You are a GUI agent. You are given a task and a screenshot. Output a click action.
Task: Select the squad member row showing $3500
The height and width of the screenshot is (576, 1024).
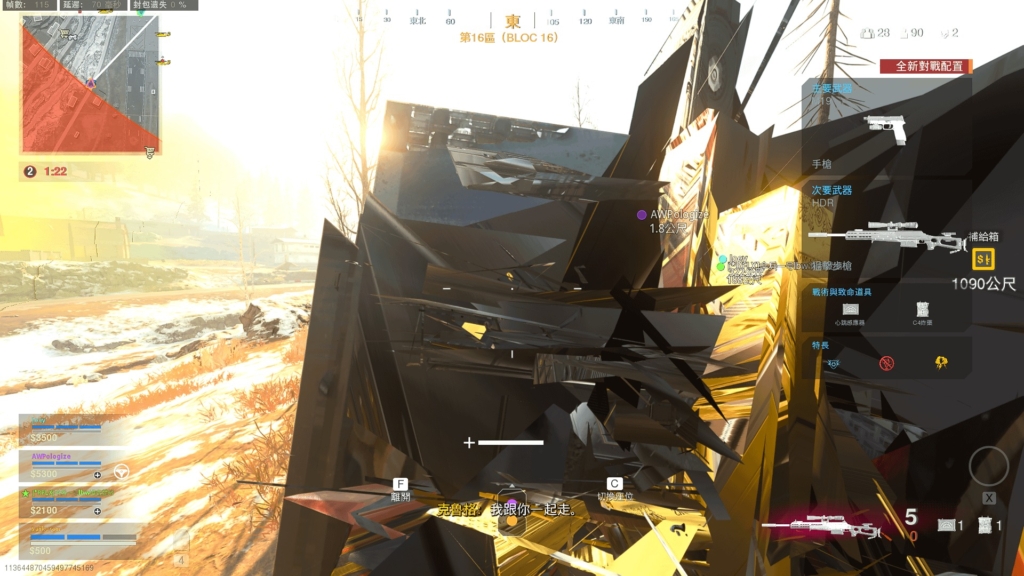[x=72, y=430]
